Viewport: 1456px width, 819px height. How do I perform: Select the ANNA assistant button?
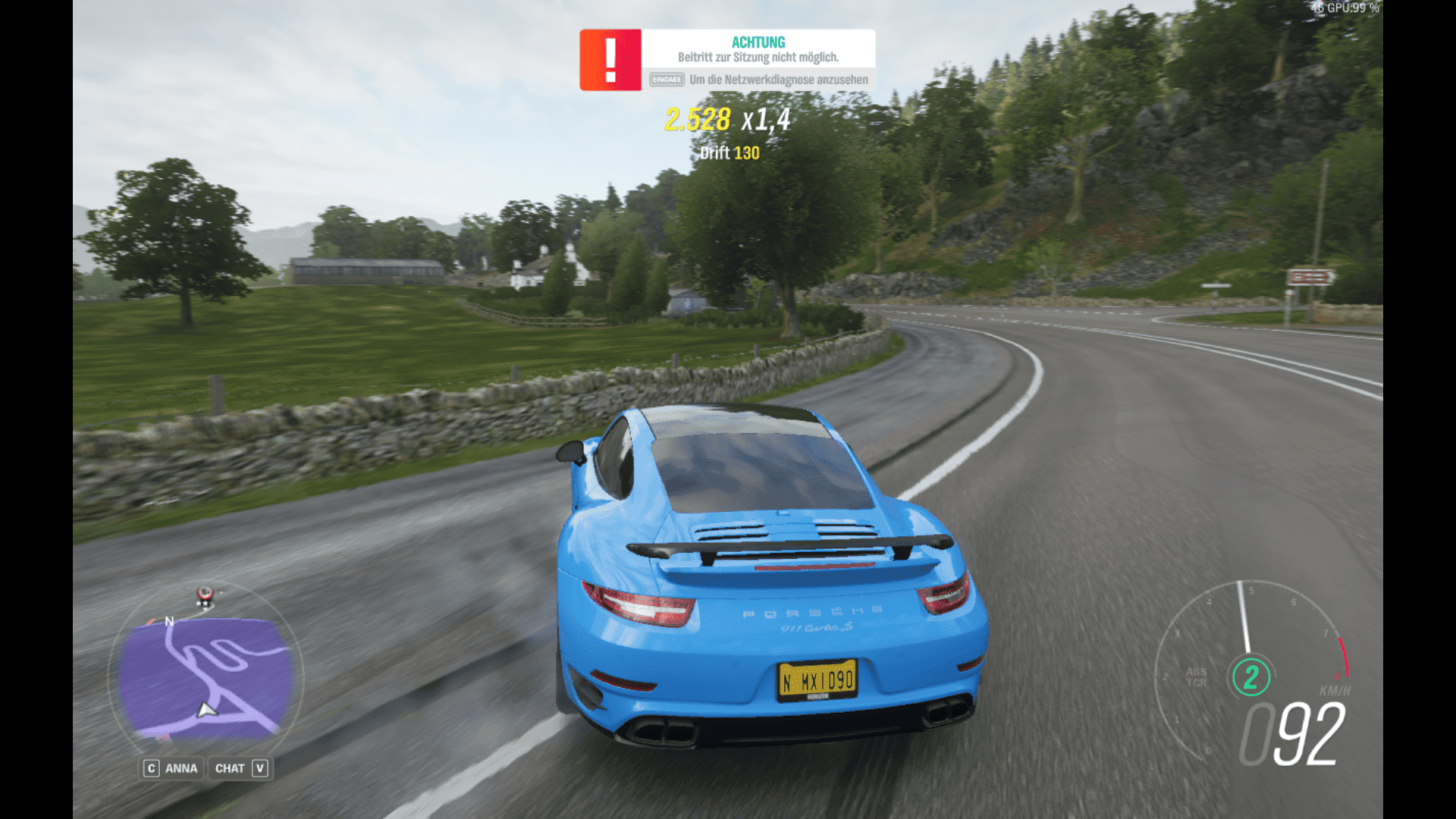tap(171, 768)
